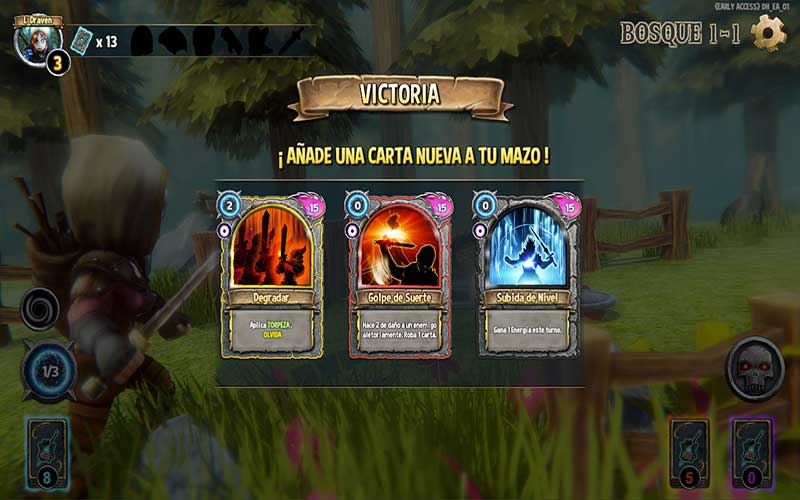This screenshot has height=500, width=800.
Task: Open the gear settings menu
Action: tap(768, 33)
